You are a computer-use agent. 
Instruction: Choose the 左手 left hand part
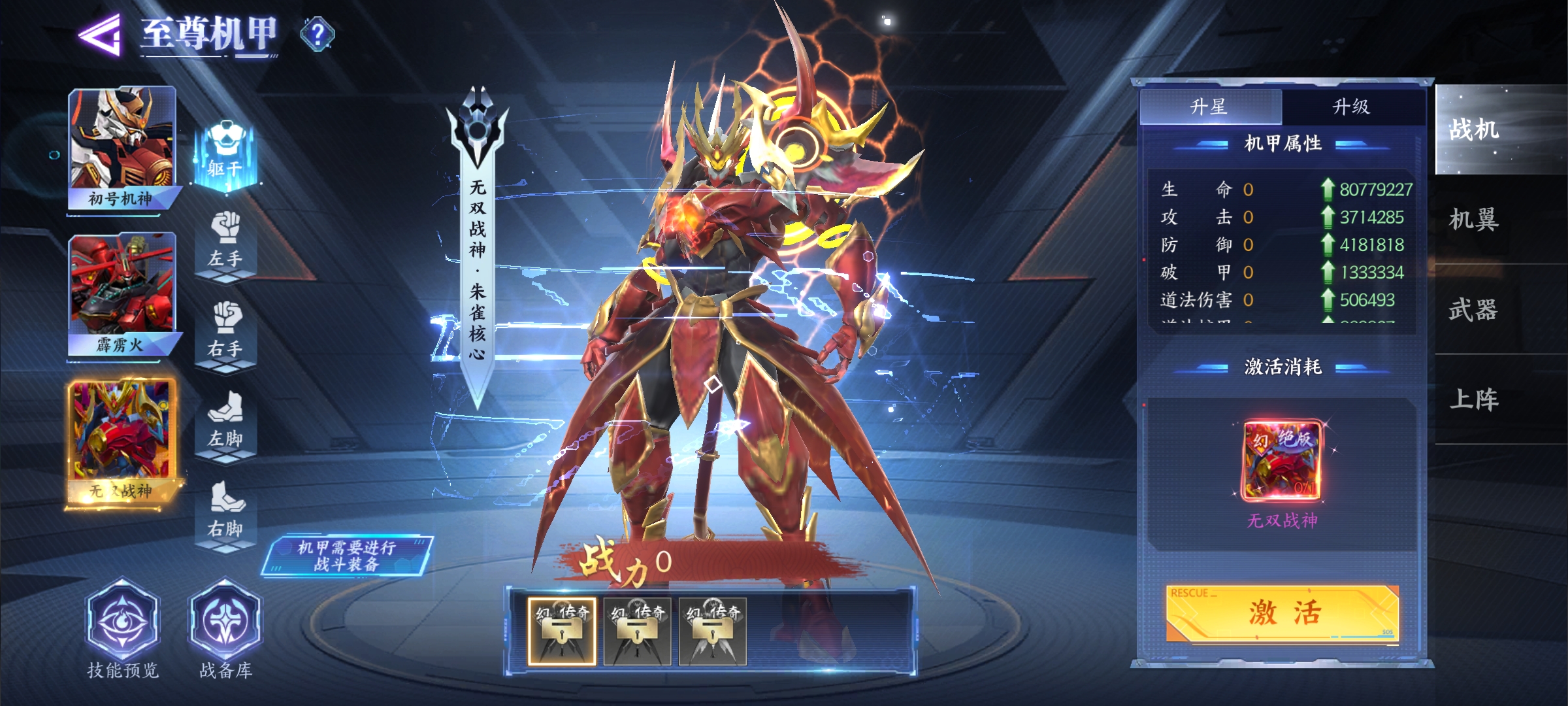[x=225, y=242]
